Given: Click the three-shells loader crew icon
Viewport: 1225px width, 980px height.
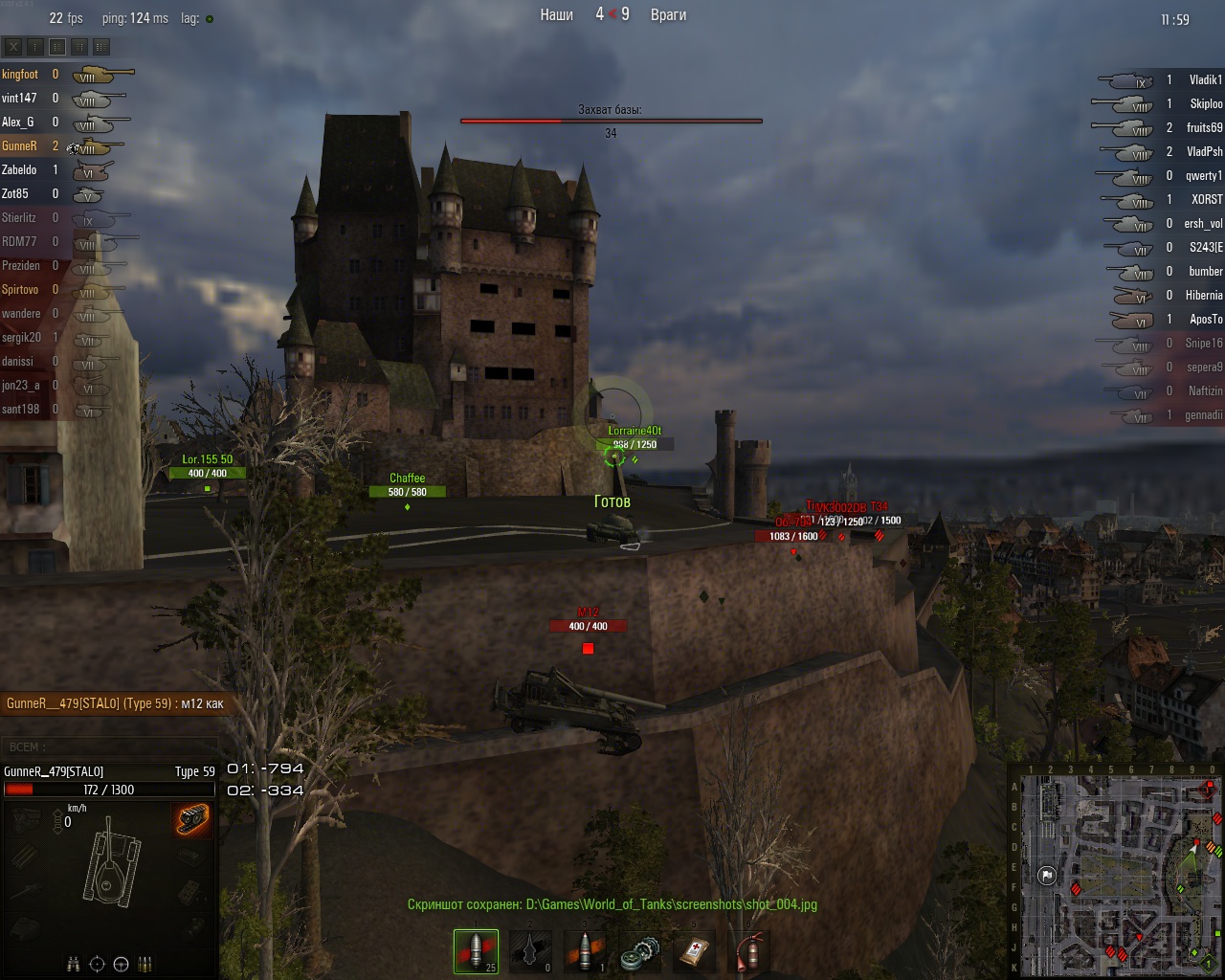Looking at the screenshot, I should tap(145, 964).
